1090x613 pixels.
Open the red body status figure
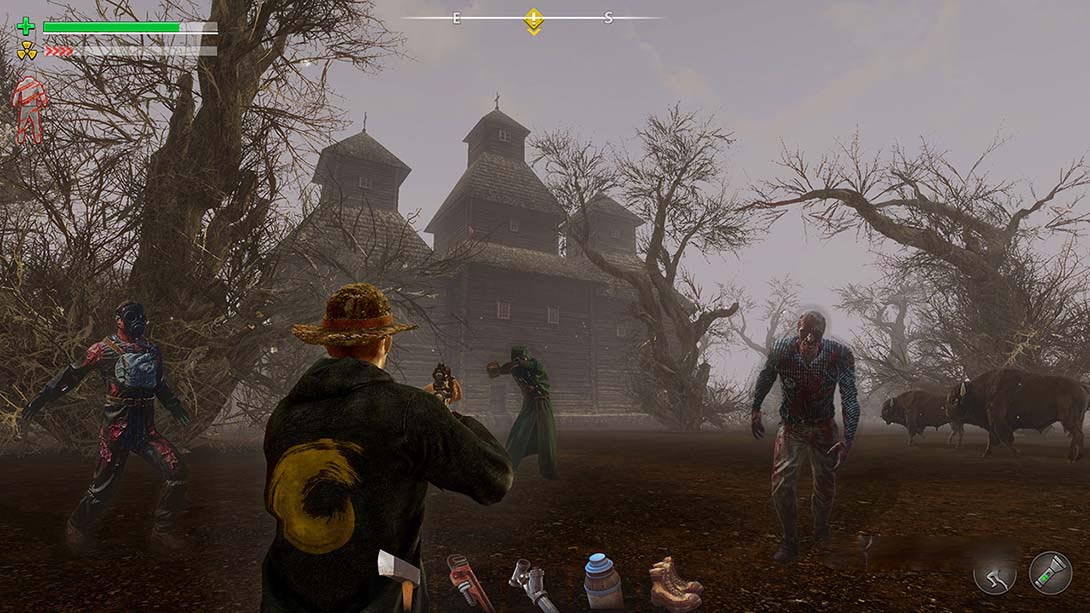(29, 109)
